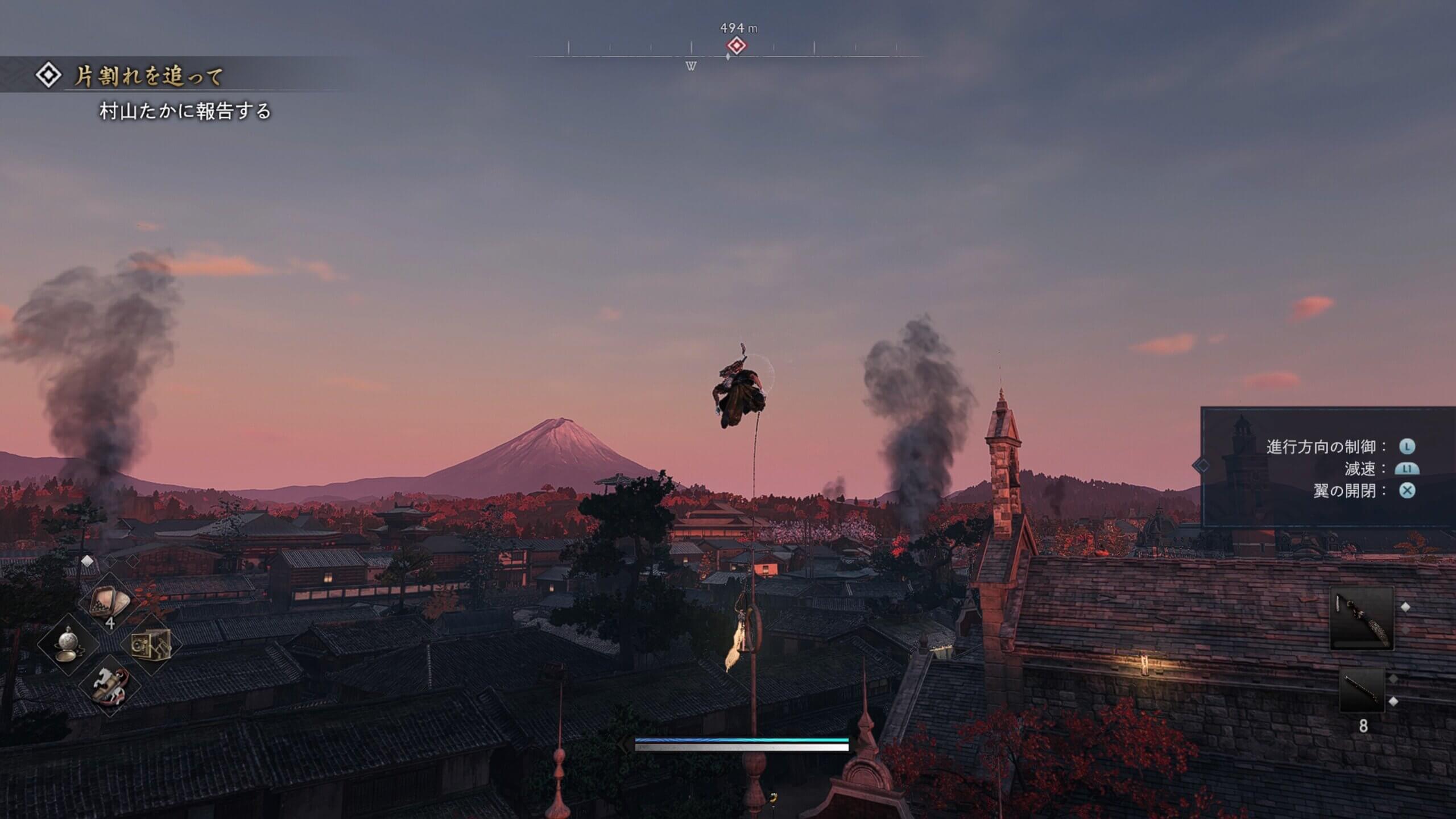Select the medicinal pills item slot
The width and height of the screenshot is (1456, 819).
110,602
